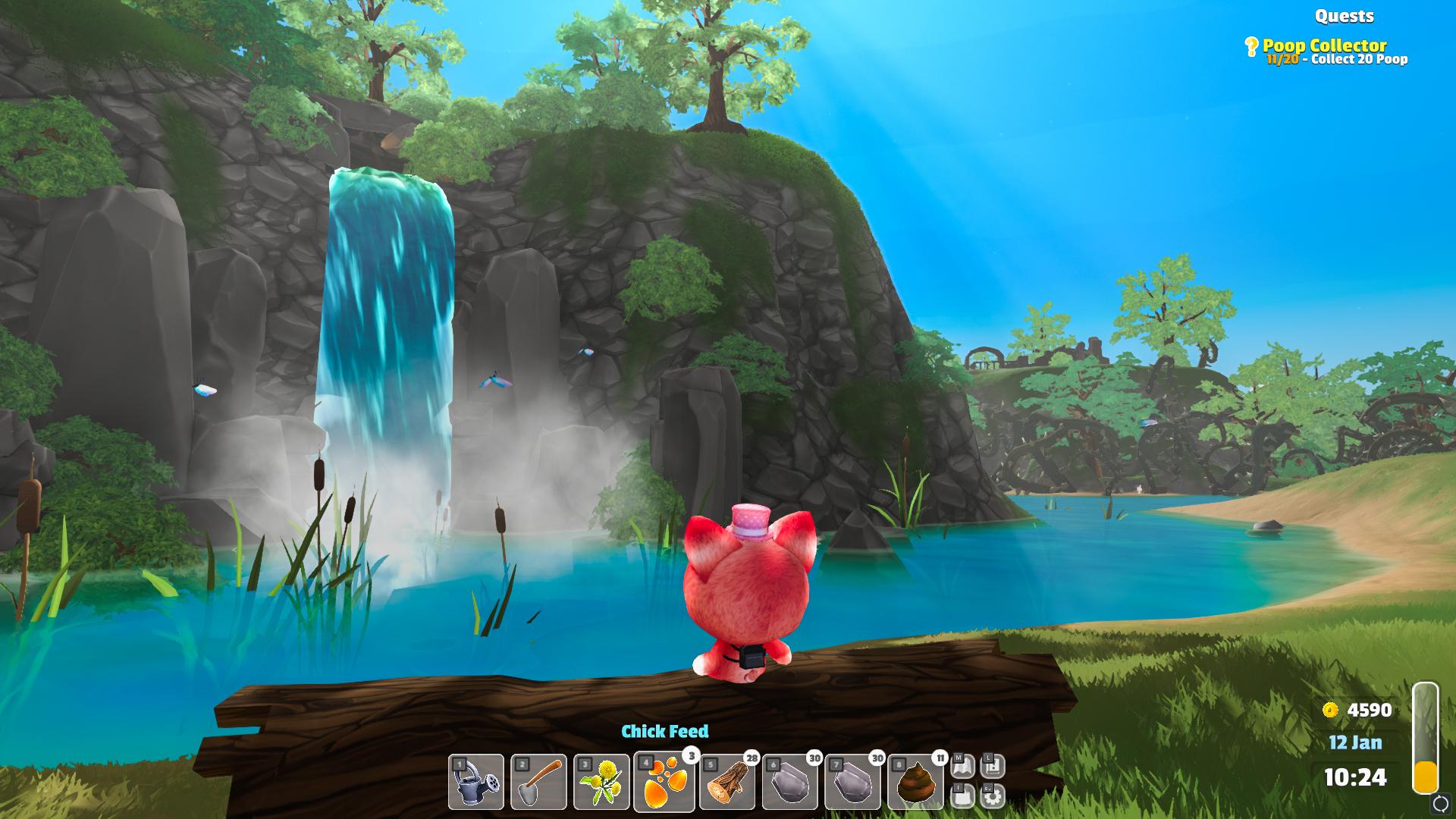Select the watering can hotbar slot
1456x819 pixels.
[x=476, y=782]
